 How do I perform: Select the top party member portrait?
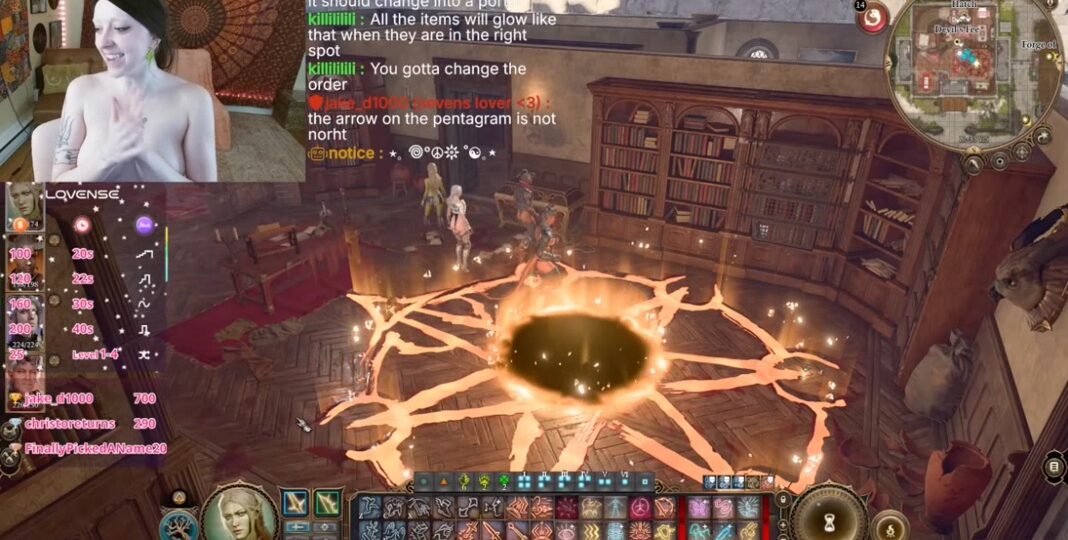tap(24, 206)
